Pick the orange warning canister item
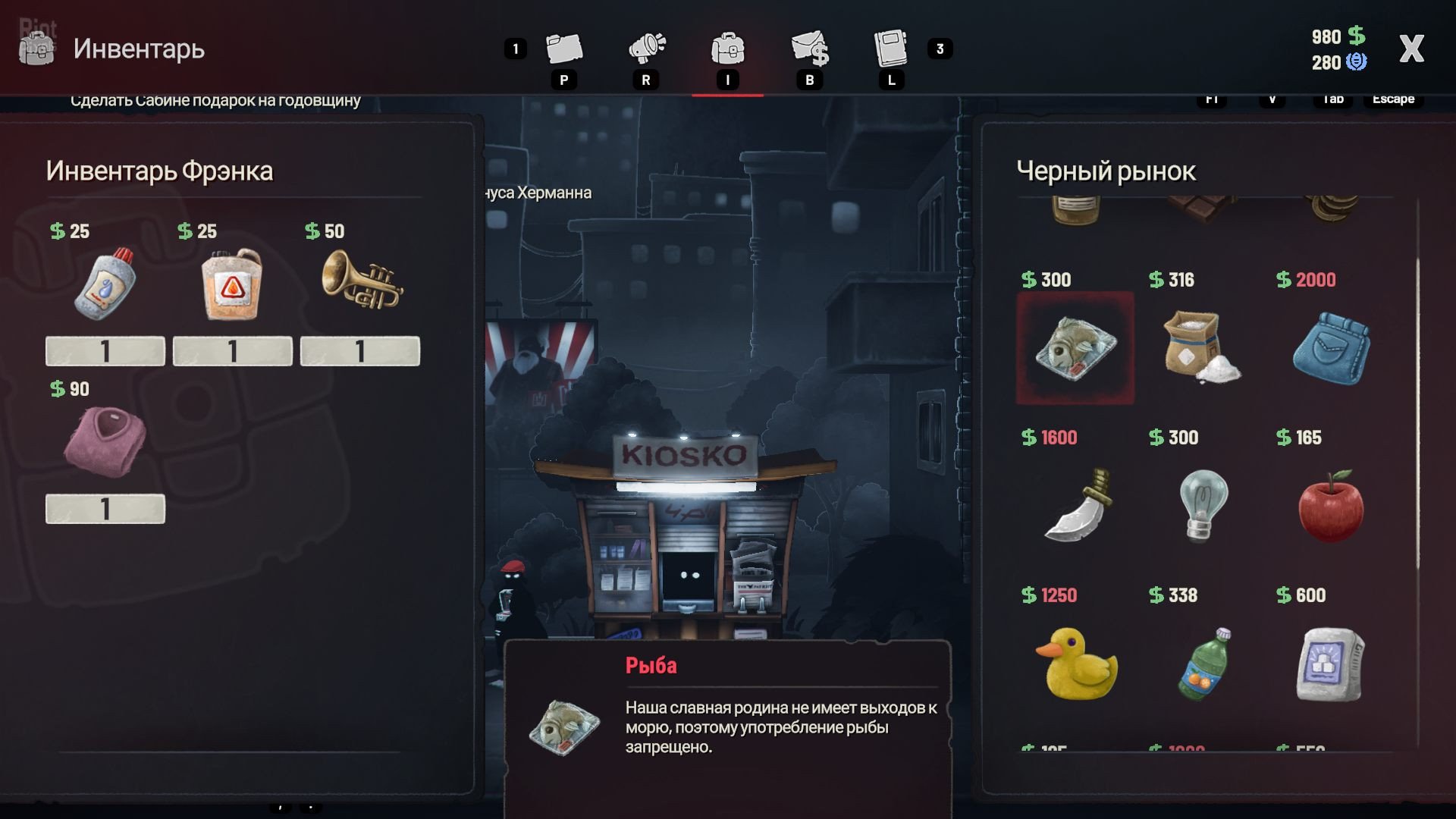 click(x=232, y=284)
